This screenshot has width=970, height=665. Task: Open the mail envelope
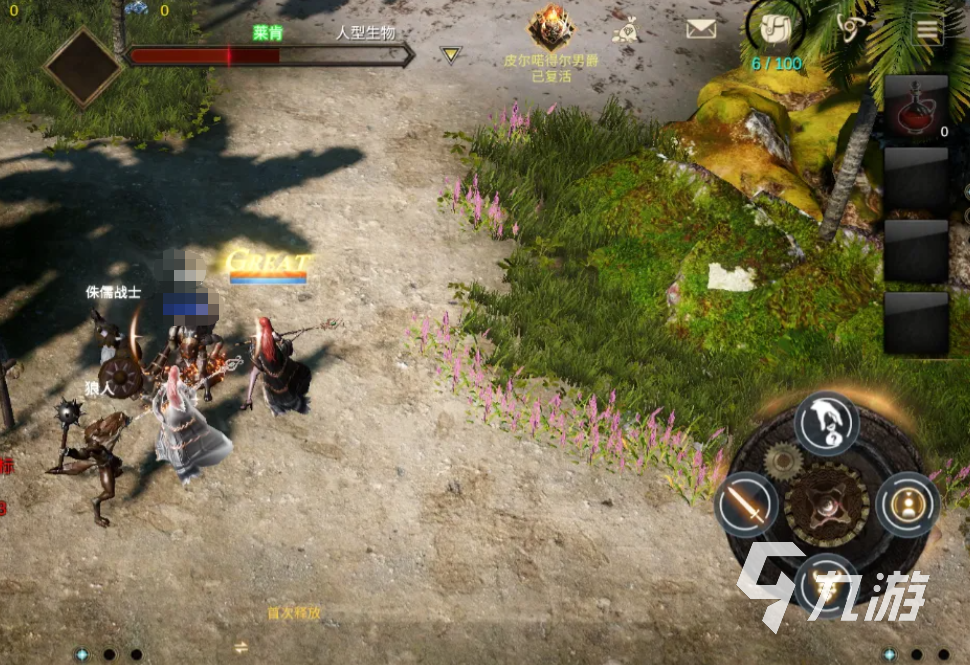701,28
